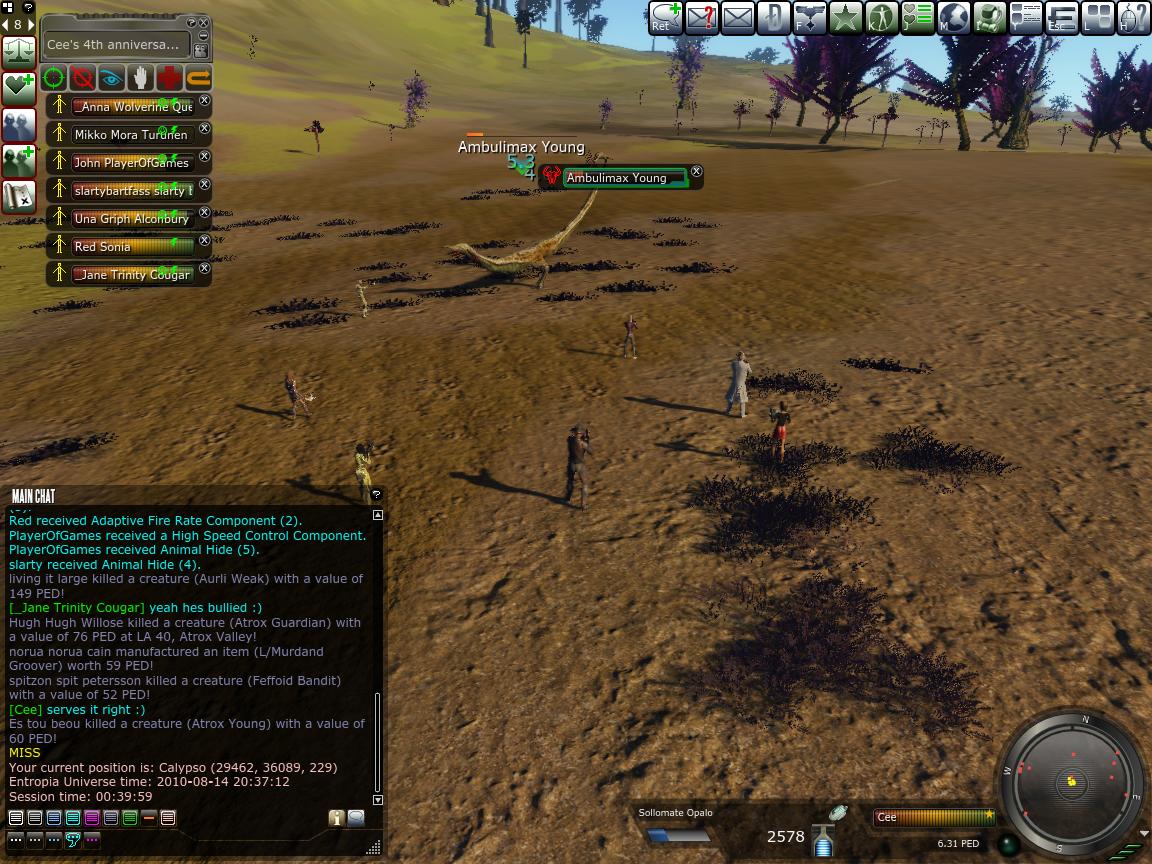
Task: Select the magenta chat channel filter
Action: click(x=92, y=818)
